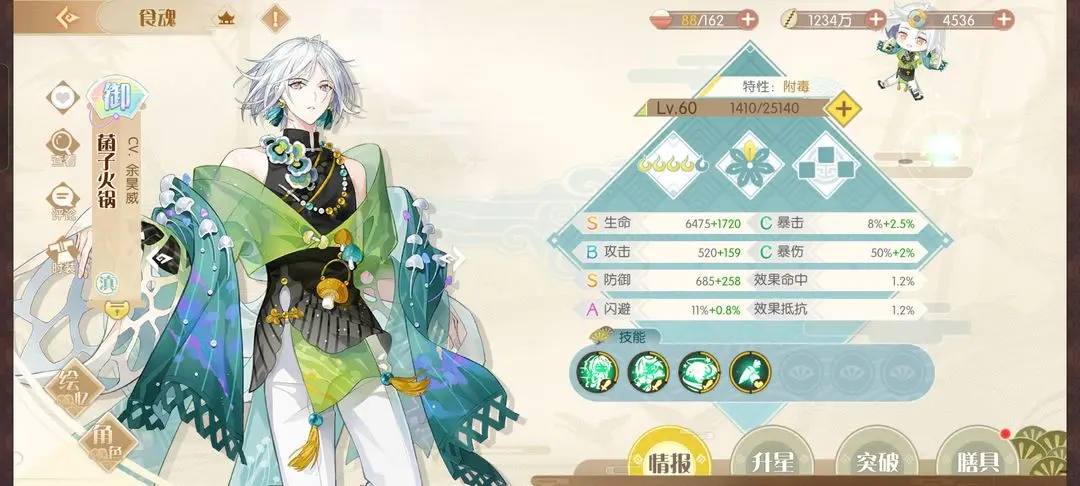
Task: Add stamina with the rice bowl plus button
Action: [x=747, y=18]
